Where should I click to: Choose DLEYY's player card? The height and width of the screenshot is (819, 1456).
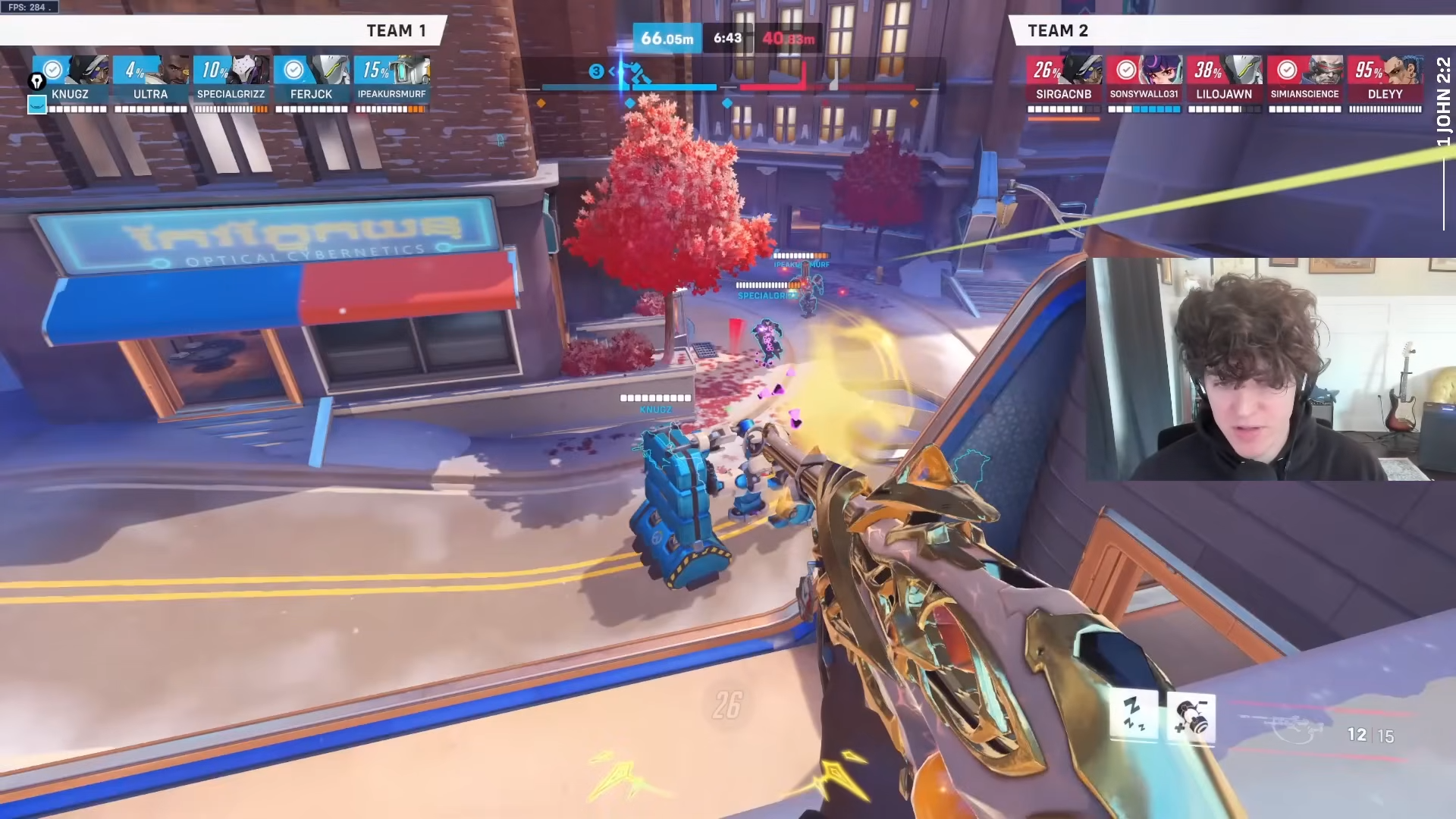(1385, 83)
